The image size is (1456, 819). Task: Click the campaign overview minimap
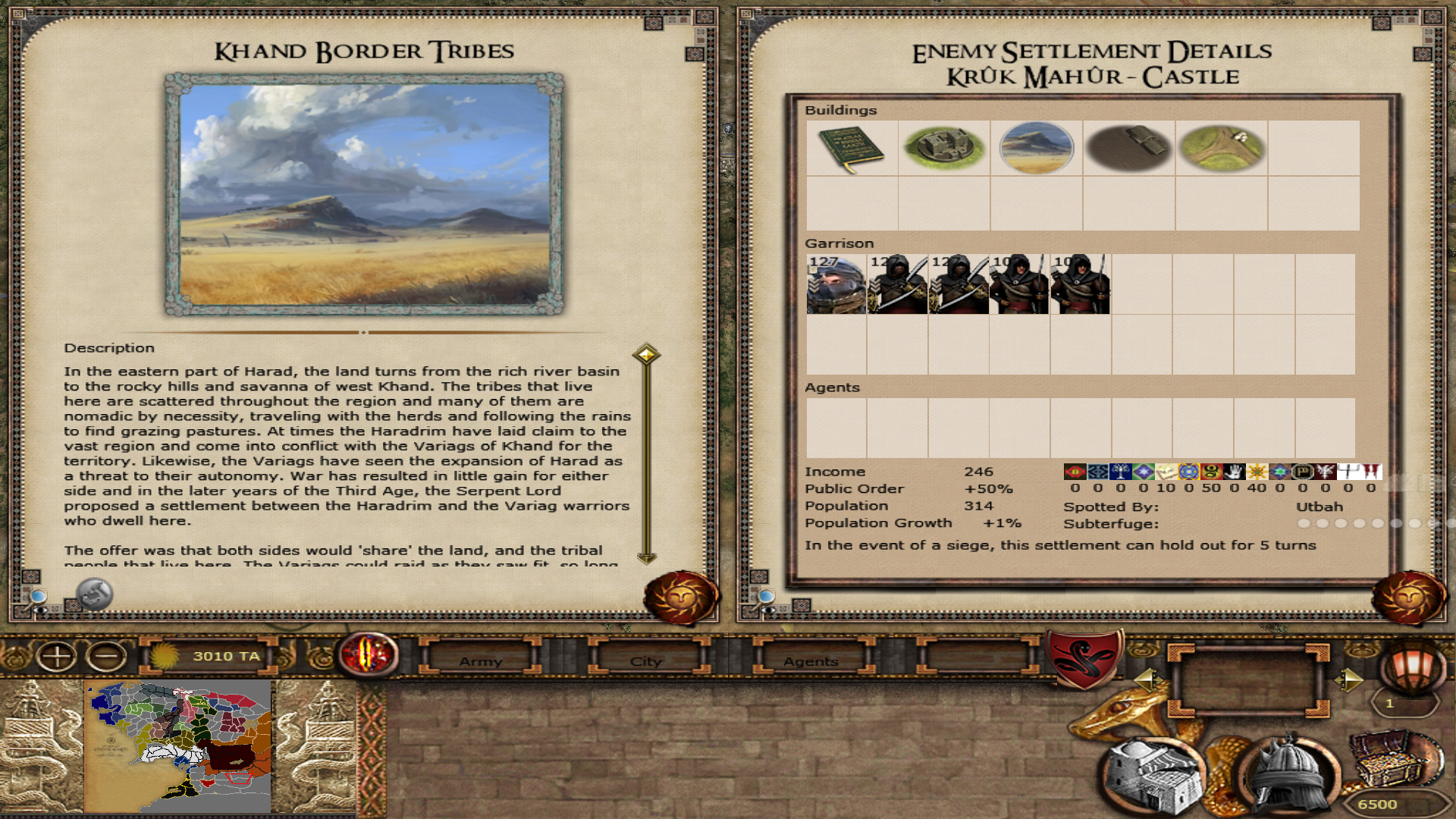click(179, 745)
